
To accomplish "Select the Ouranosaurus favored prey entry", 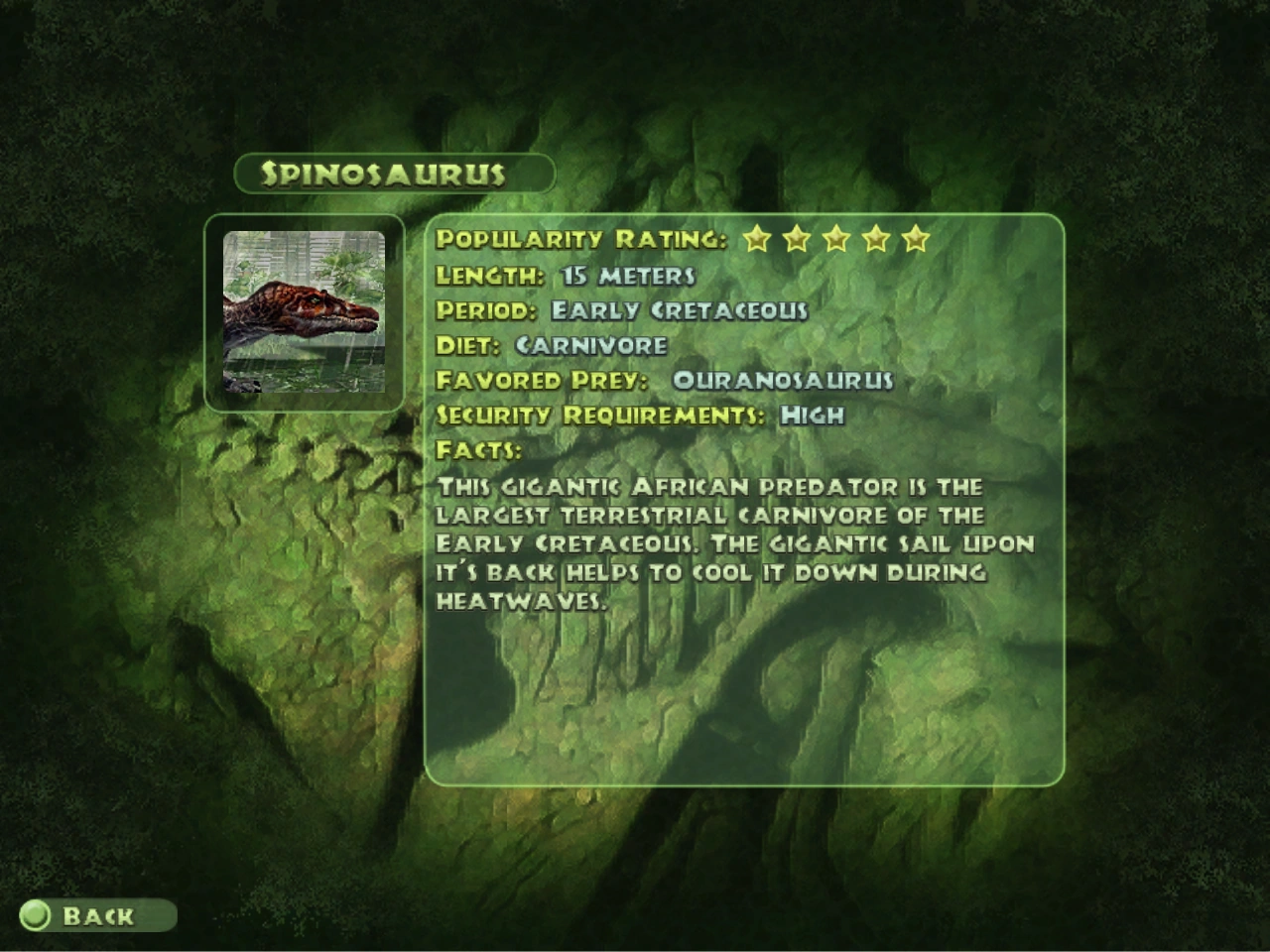I will coord(783,380).
